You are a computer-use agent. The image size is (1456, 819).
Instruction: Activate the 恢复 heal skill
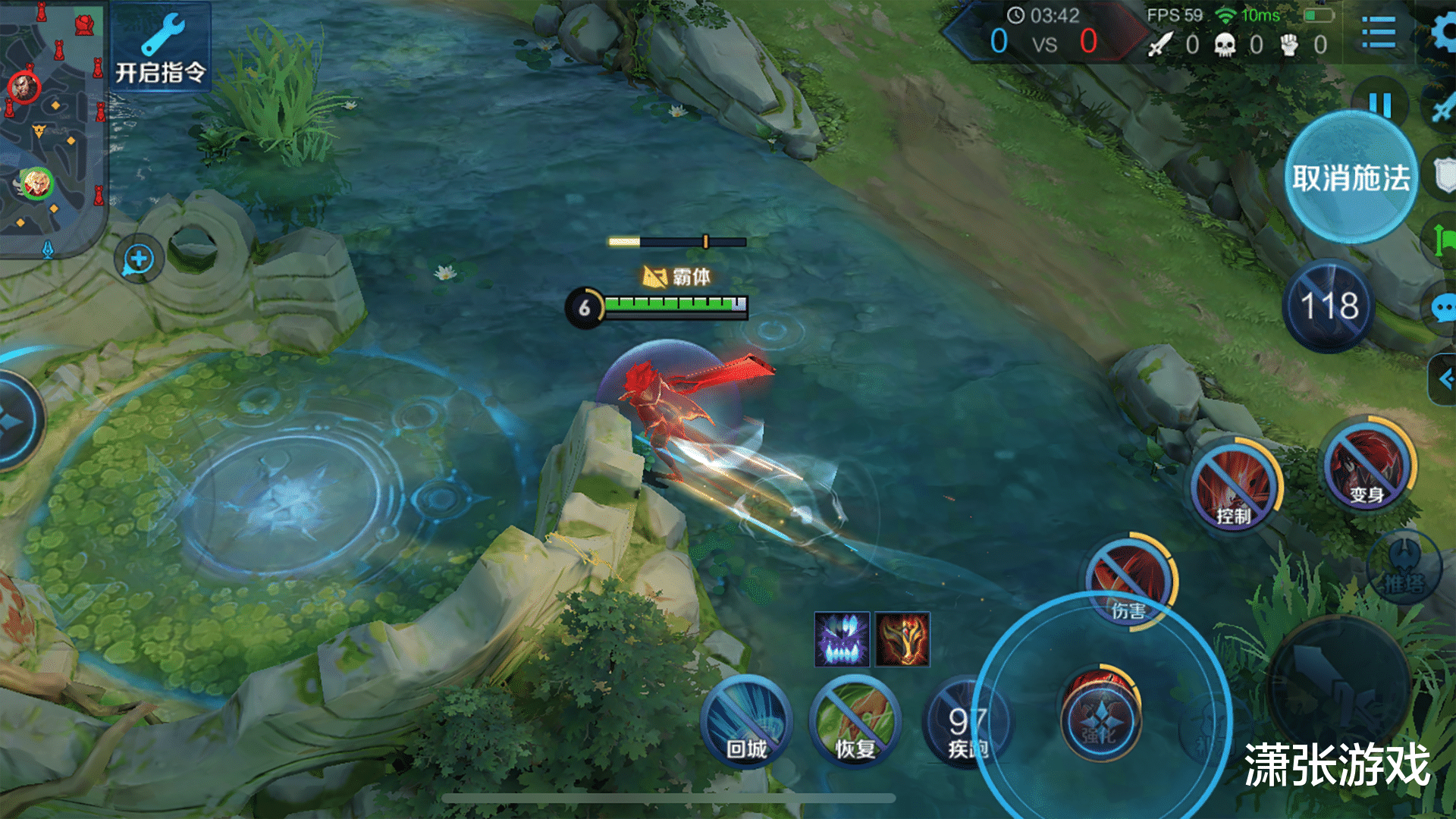(x=855, y=722)
